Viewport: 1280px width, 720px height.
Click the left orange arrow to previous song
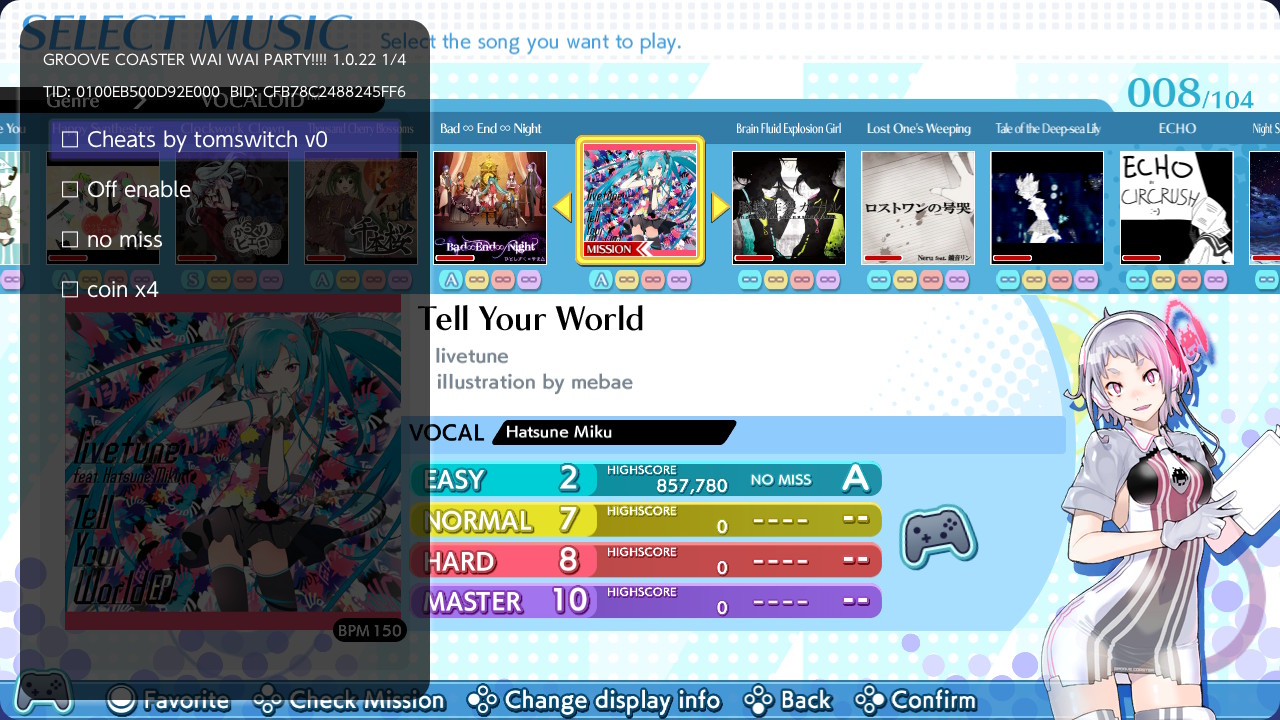pyautogui.click(x=562, y=205)
